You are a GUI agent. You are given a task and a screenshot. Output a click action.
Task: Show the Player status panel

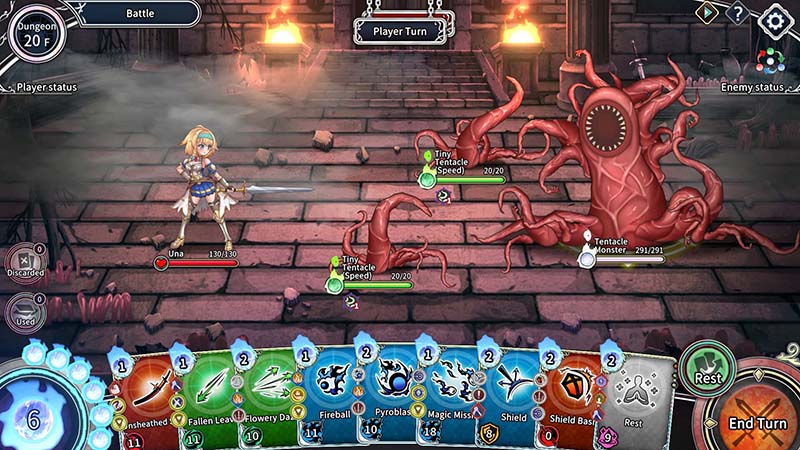tap(46, 87)
